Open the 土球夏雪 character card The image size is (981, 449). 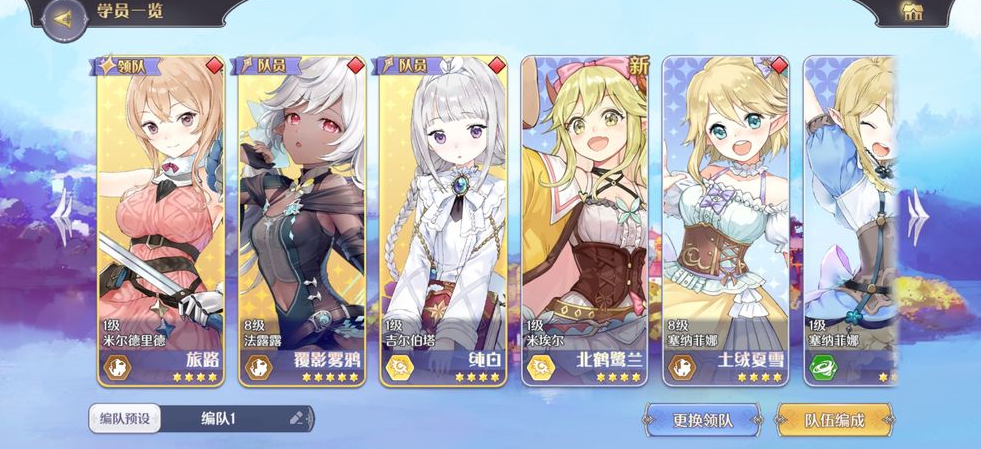point(726,222)
